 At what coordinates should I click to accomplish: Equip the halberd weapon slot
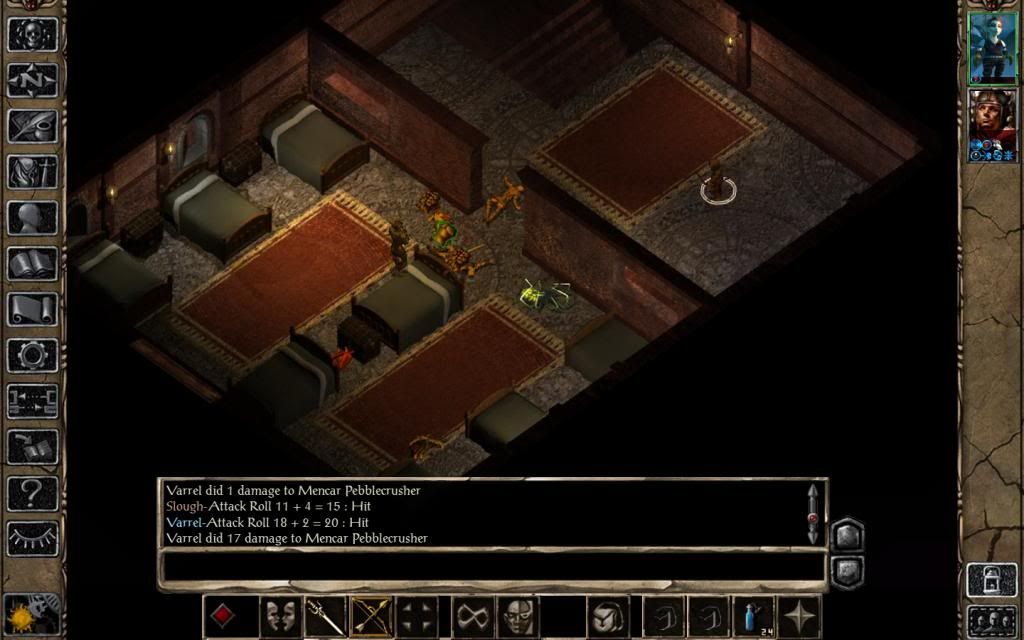click(x=326, y=615)
